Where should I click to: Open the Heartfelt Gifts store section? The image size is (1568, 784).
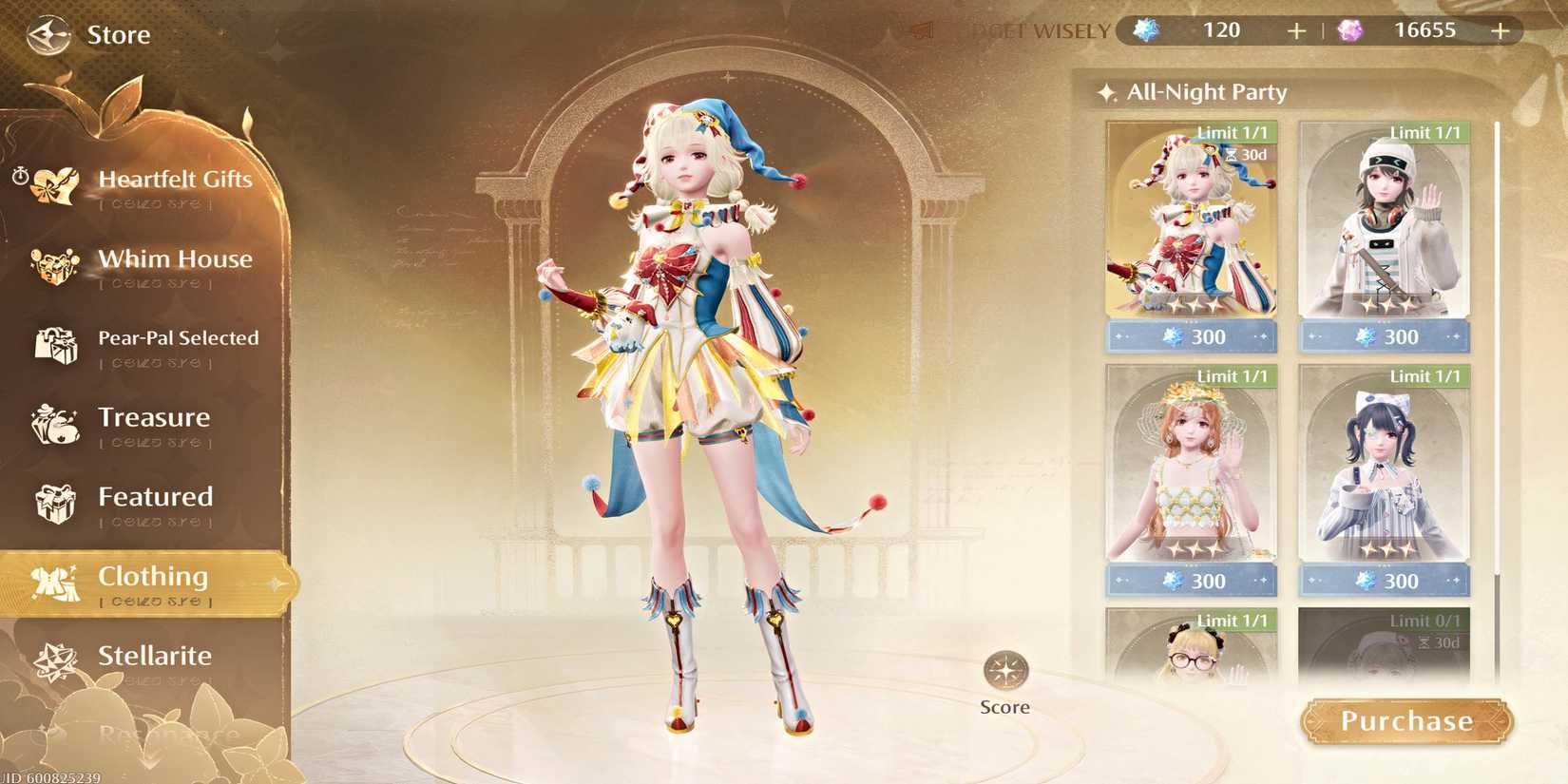point(52,185)
